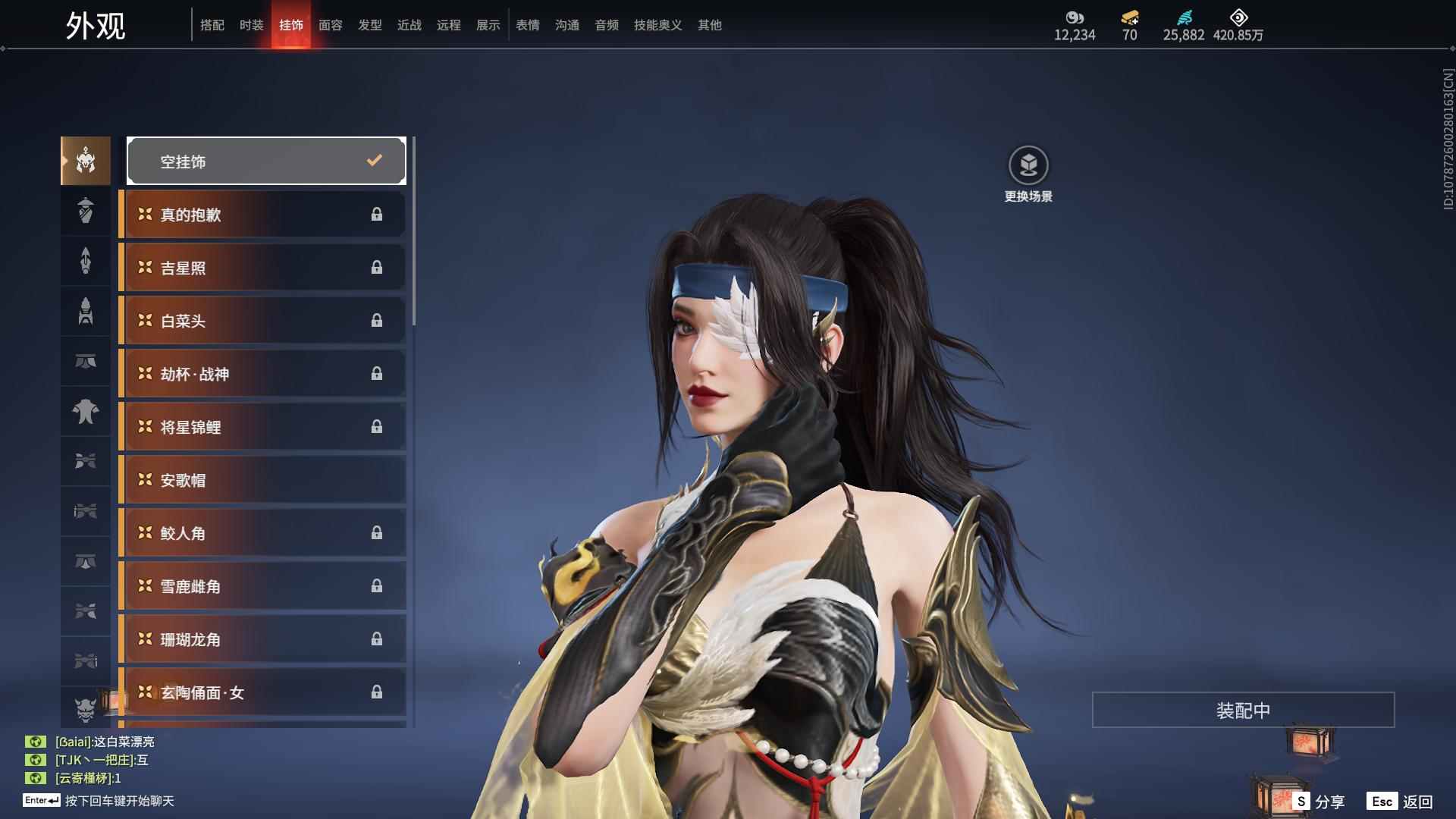The image size is (1456, 819).
Task: Select the 面容 tab
Action: [331, 25]
